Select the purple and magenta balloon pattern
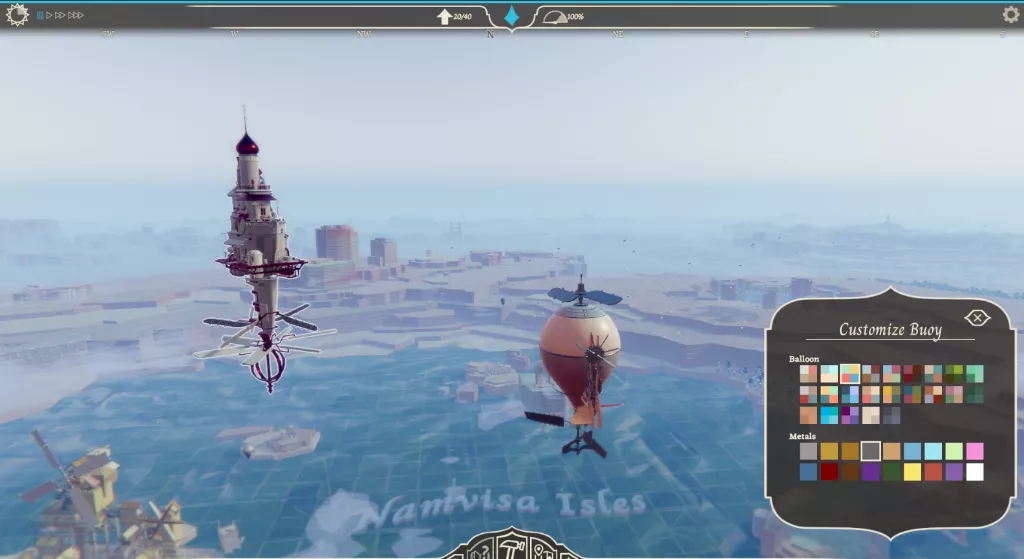The height and width of the screenshot is (559, 1024). tap(850, 415)
